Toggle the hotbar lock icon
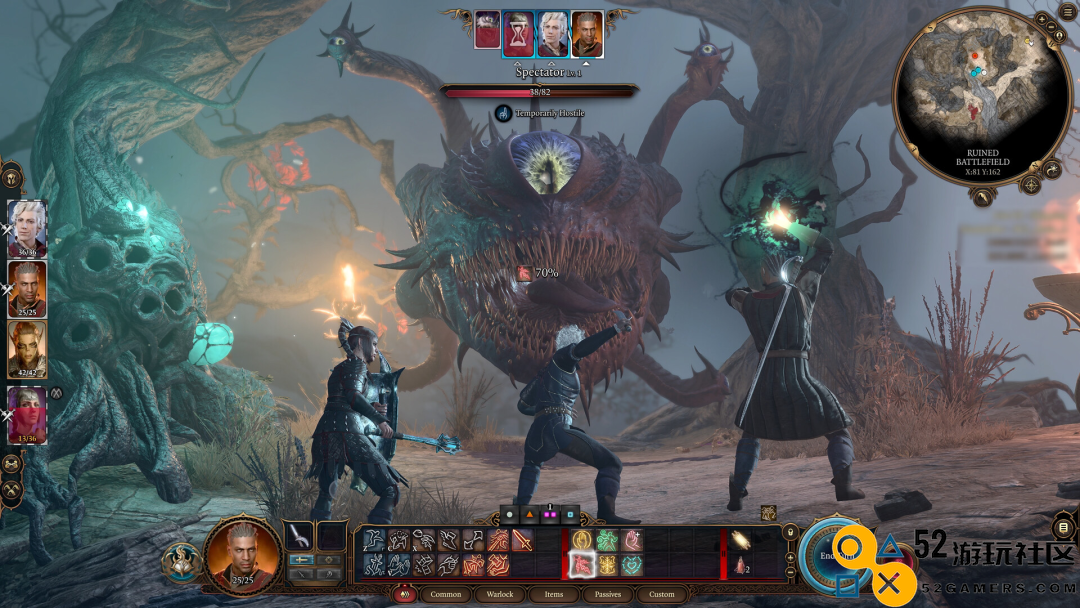 pos(789,531)
